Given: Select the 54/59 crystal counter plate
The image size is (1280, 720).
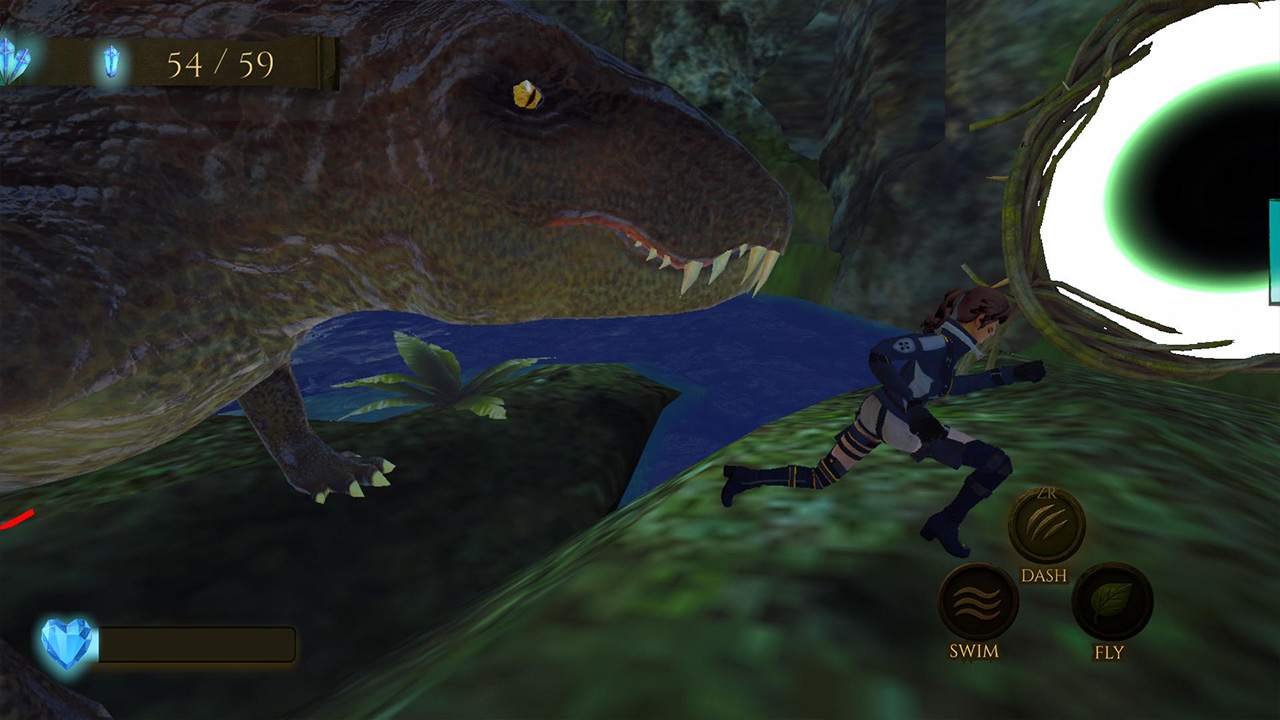Looking at the screenshot, I should pyautogui.click(x=222, y=63).
